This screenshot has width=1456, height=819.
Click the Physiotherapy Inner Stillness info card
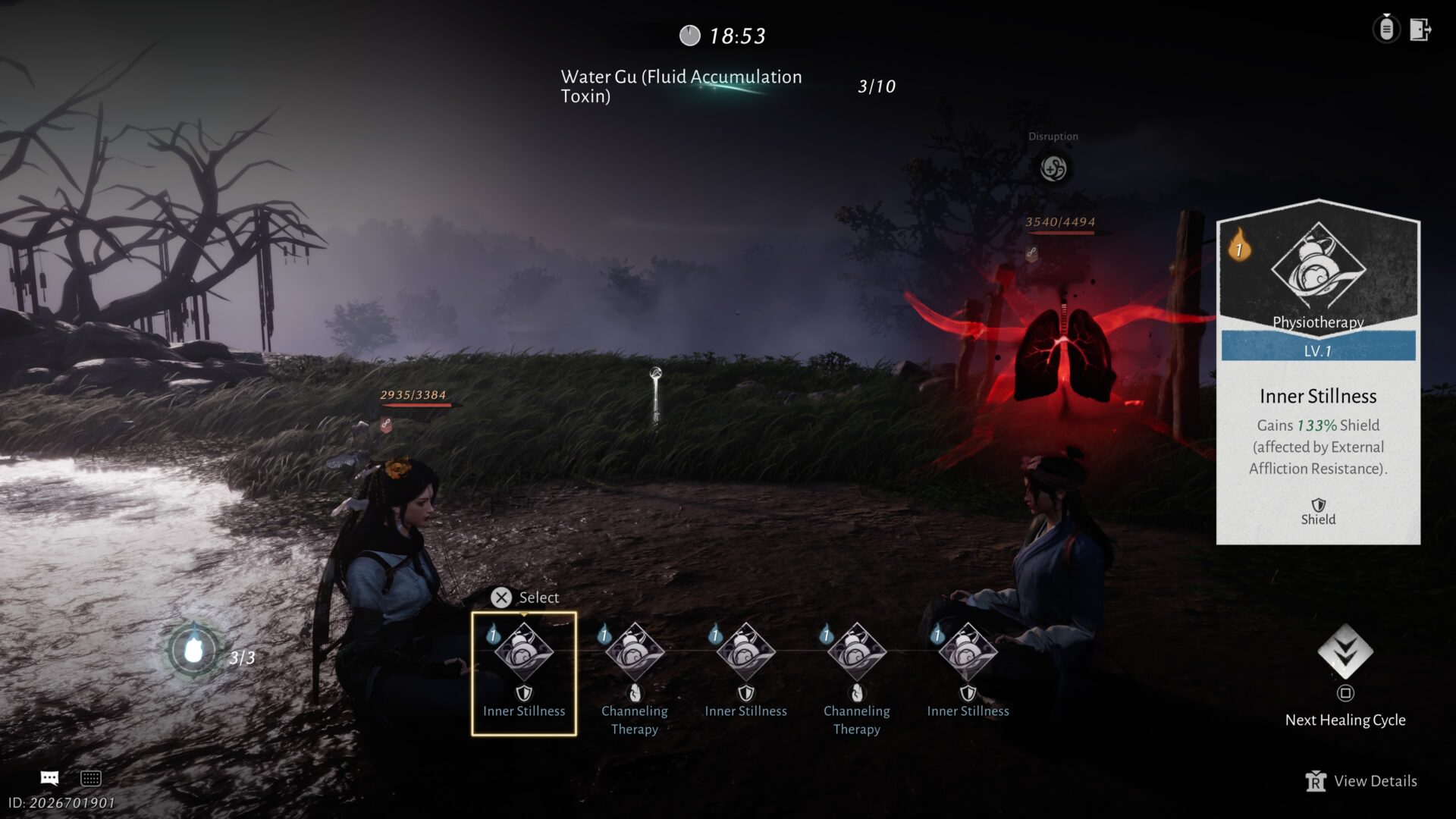[x=1318, y=372]
